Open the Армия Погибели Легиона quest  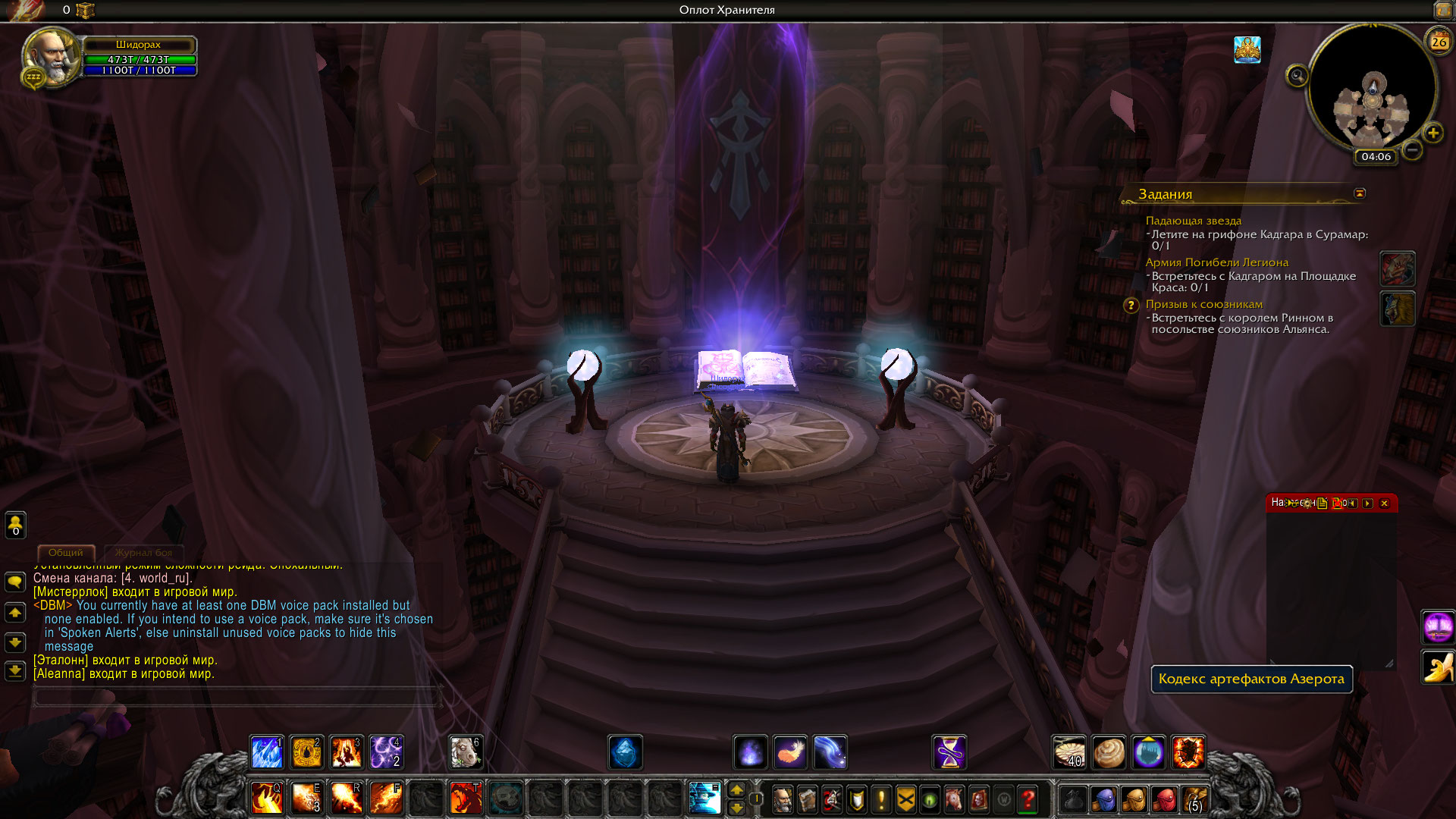click(x=1216, y=262)
